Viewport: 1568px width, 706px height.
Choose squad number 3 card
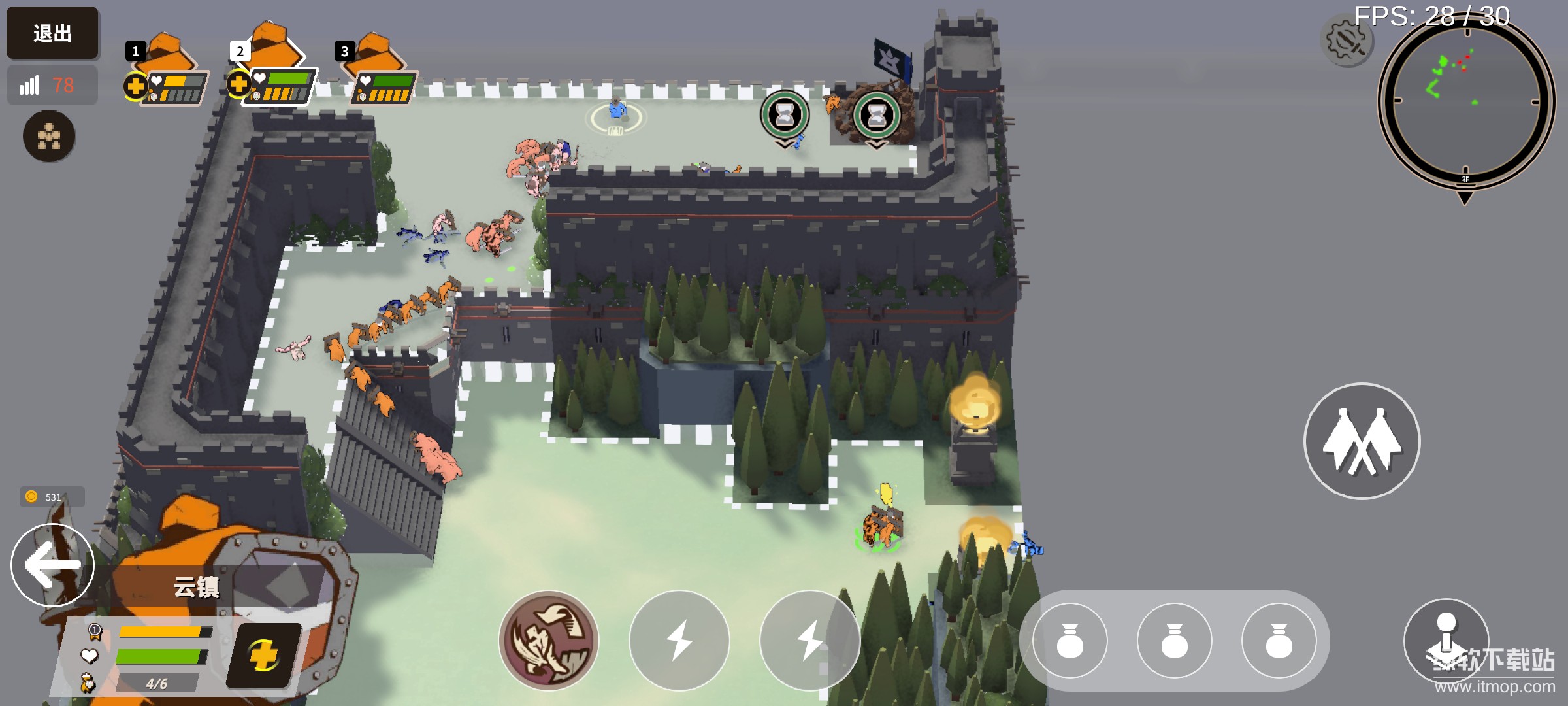click(x=382, y=72)
